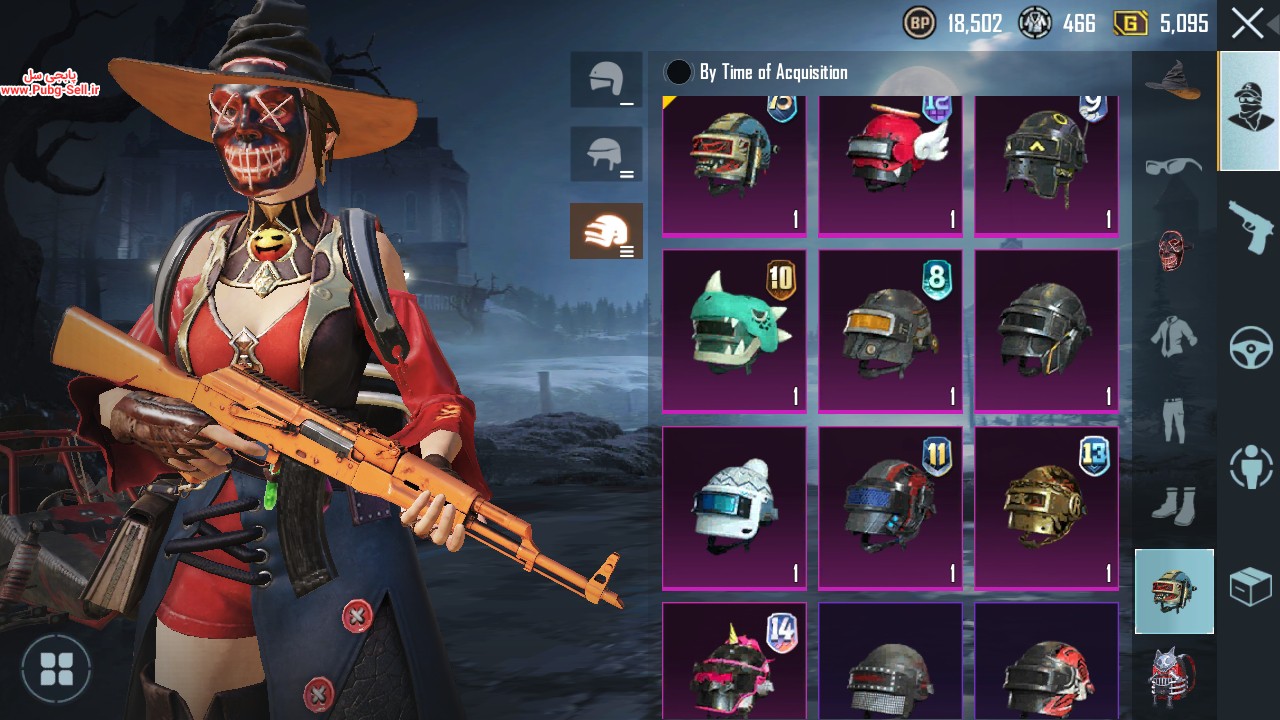Open the steering wheel vehicle skins tab
The width and height of the screenshot is (1280, 720).
(1250, 347)
